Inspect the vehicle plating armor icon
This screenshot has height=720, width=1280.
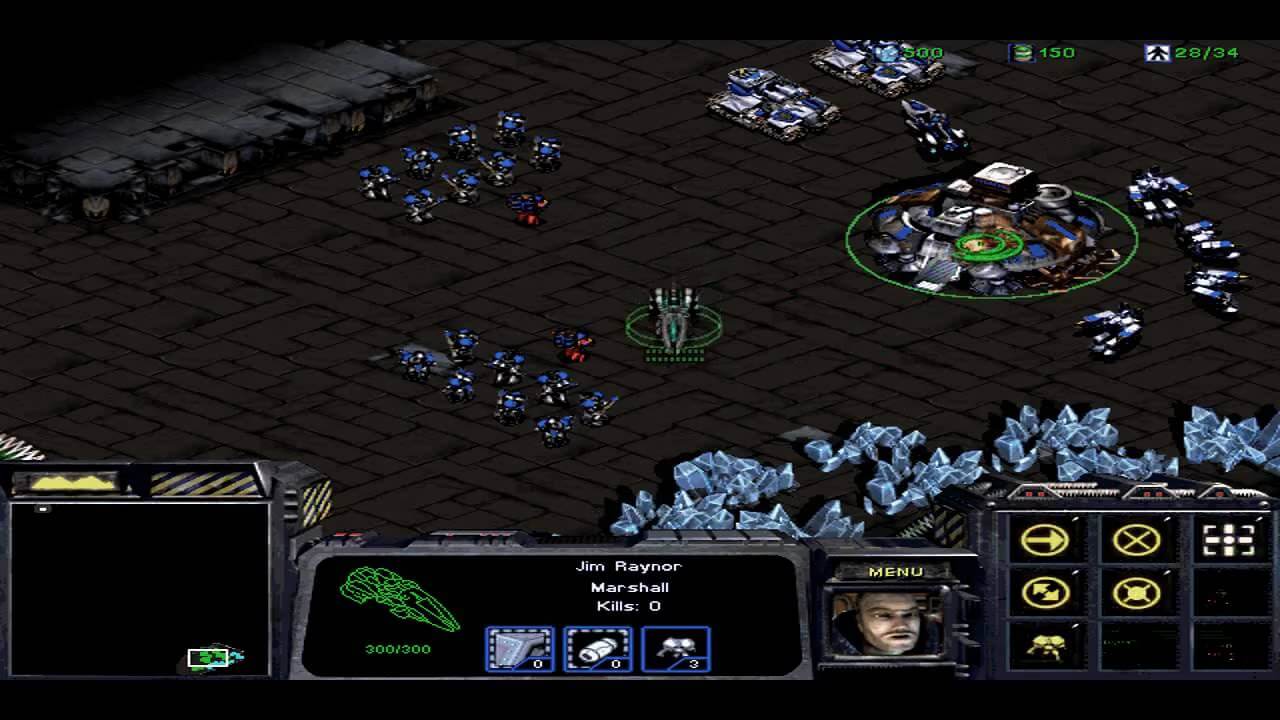pyautogui.click(x=520, y=649)
